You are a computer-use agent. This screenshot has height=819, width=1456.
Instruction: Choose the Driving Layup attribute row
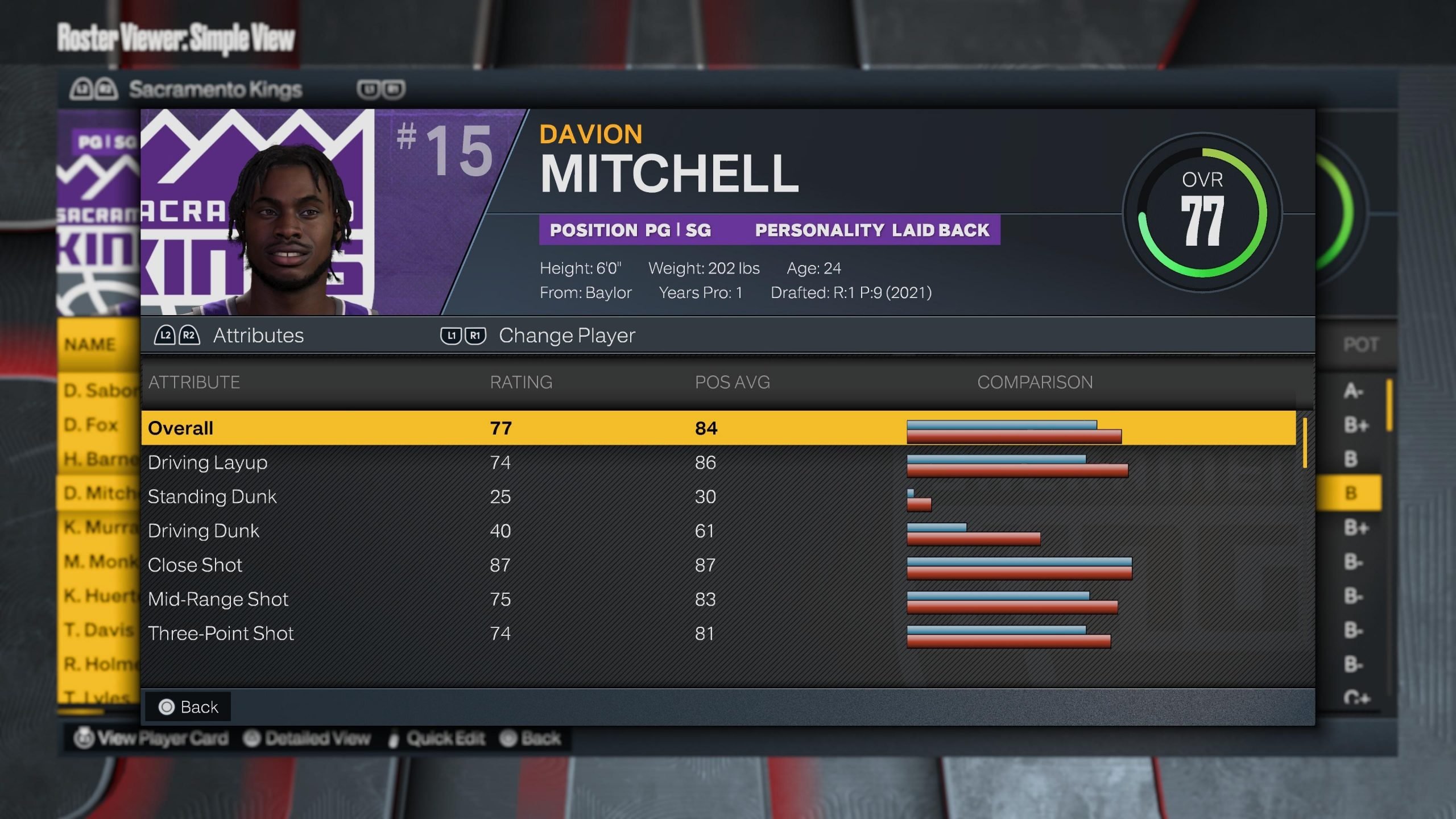point(718,462)
